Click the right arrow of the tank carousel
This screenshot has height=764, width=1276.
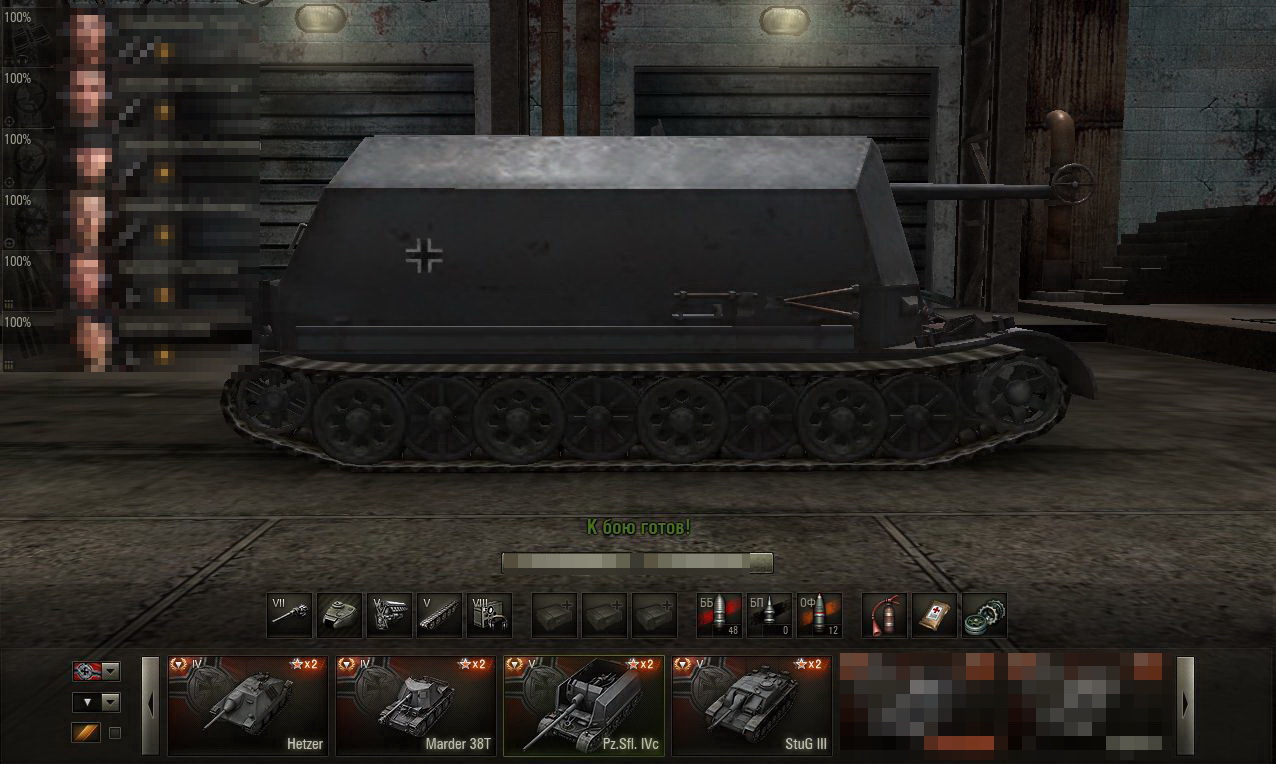click(1186, 705)
